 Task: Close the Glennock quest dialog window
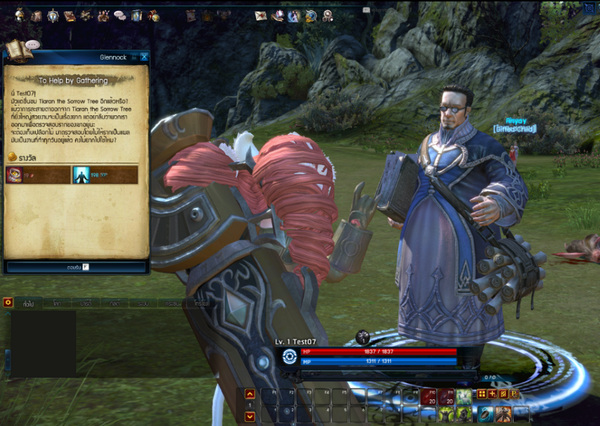coord(144,57)
